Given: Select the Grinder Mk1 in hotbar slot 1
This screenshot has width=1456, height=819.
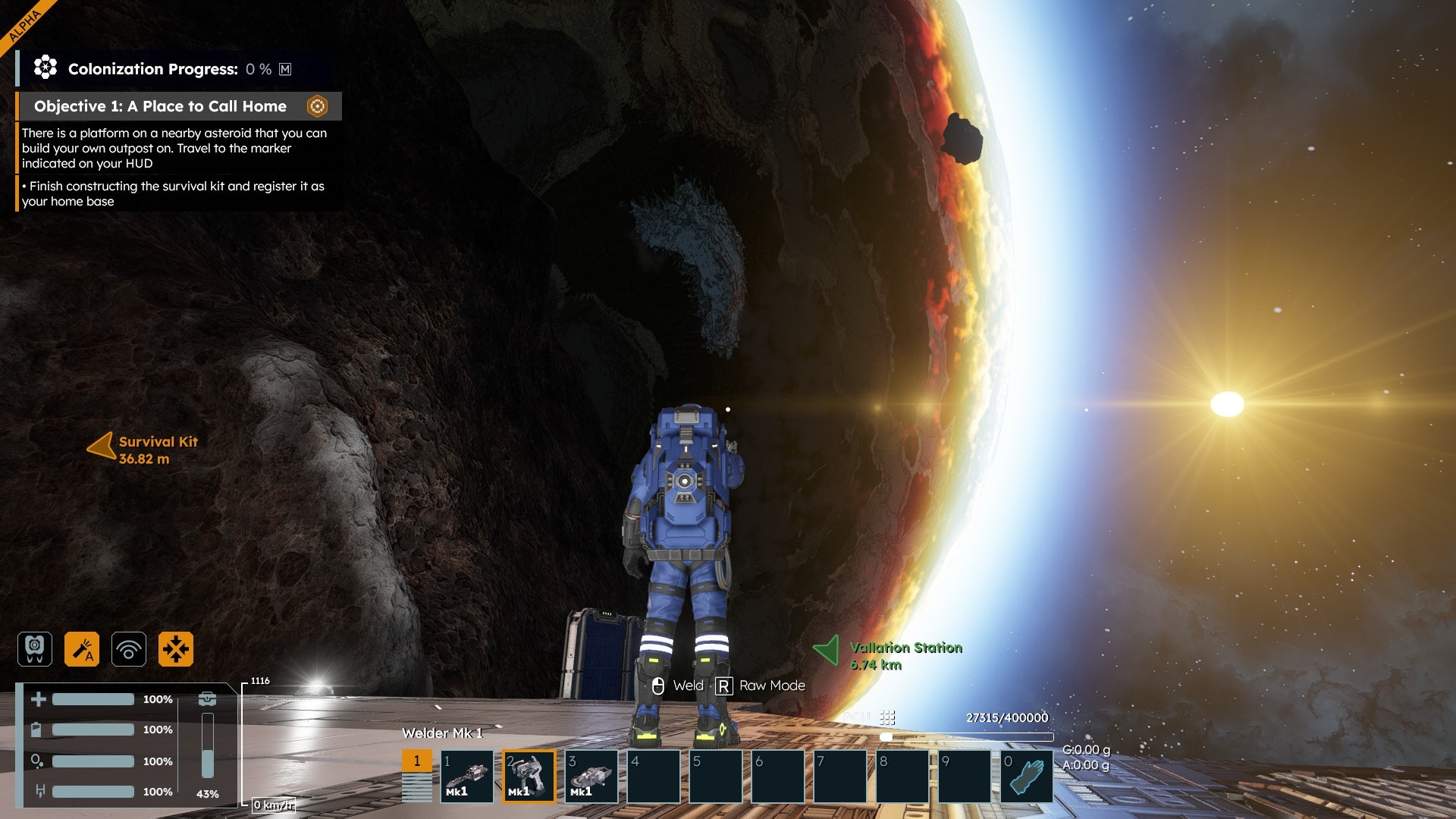Looking at the screenshot, I should [x=466, y=776].
